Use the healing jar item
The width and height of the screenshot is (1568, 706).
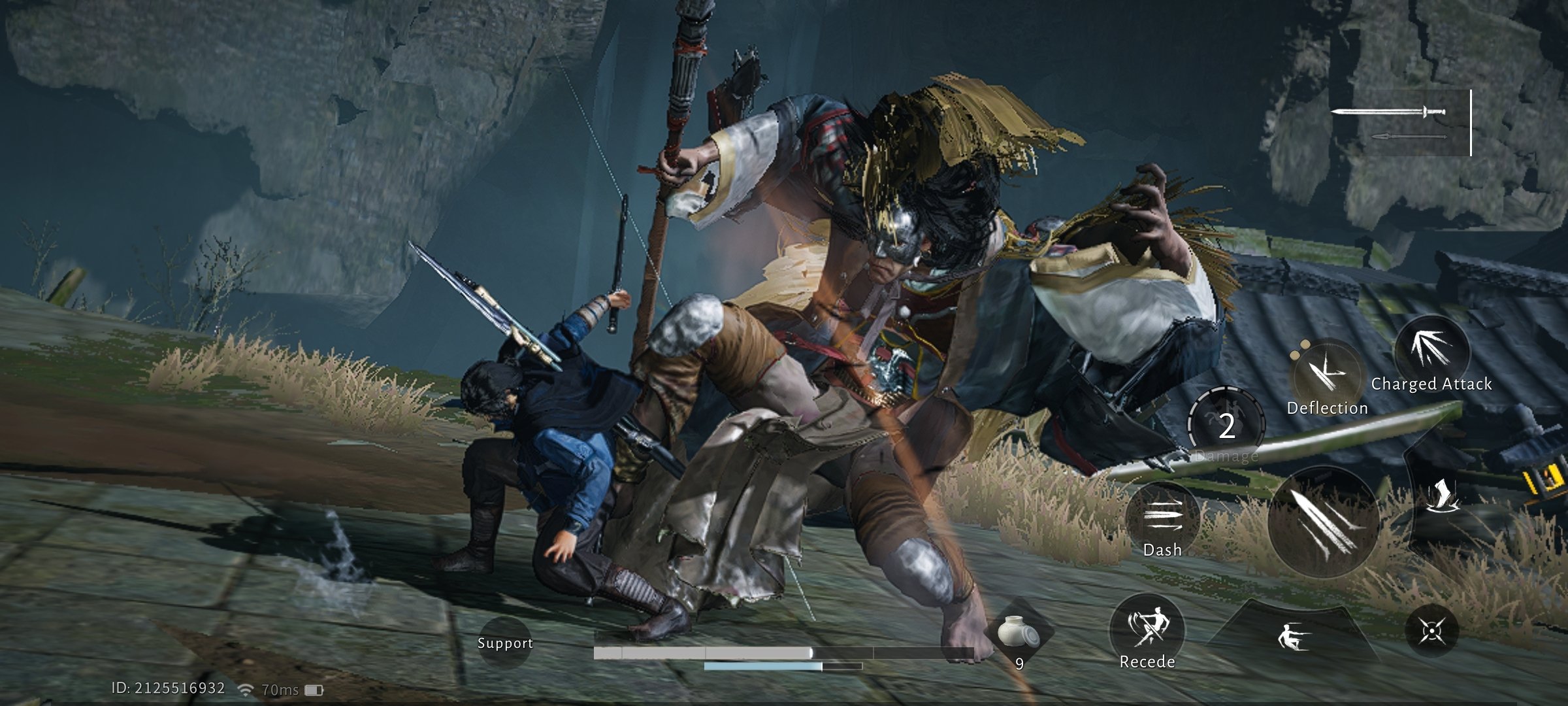[1018, 633]
